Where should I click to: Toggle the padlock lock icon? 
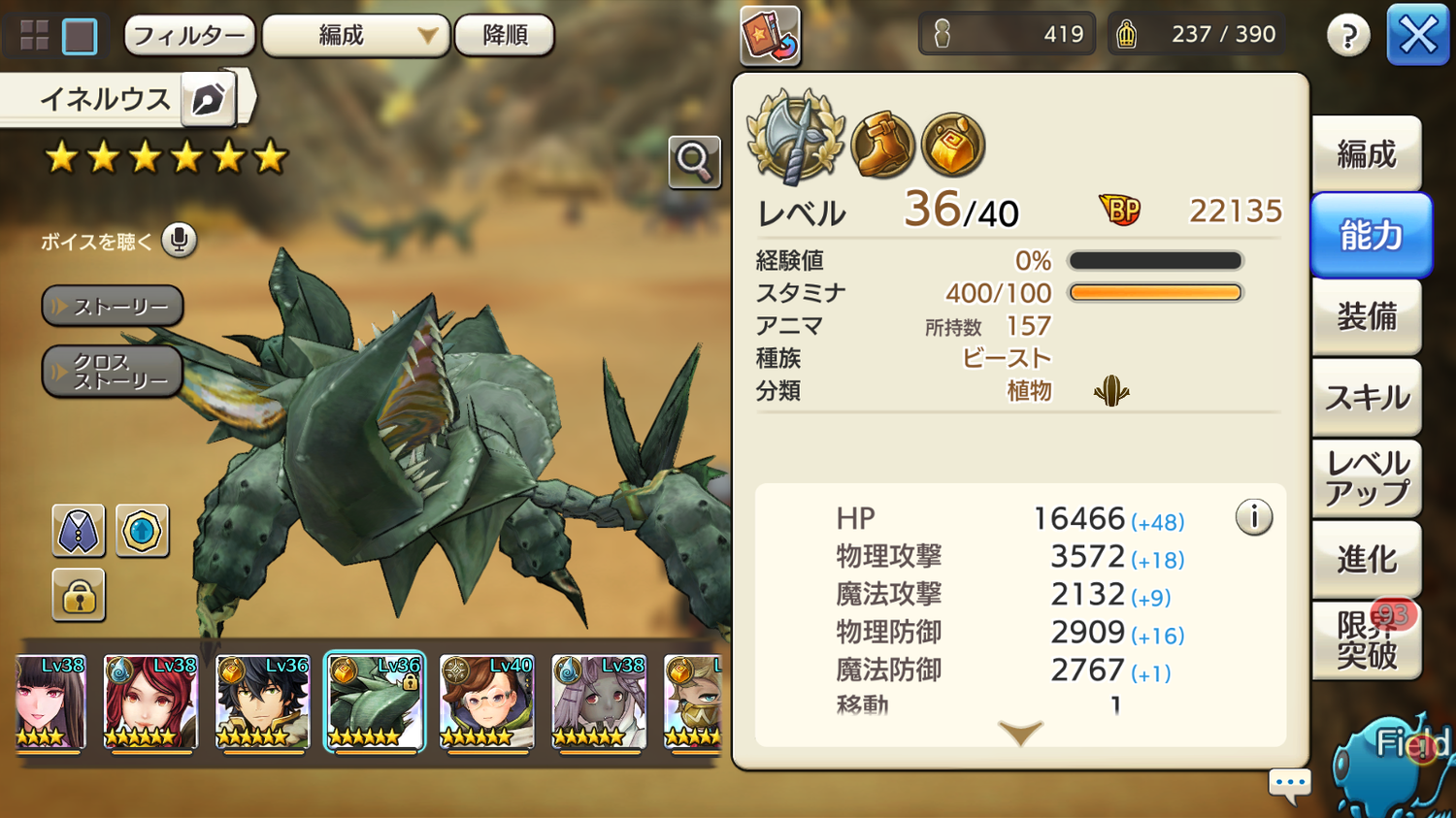coord(79,595)
